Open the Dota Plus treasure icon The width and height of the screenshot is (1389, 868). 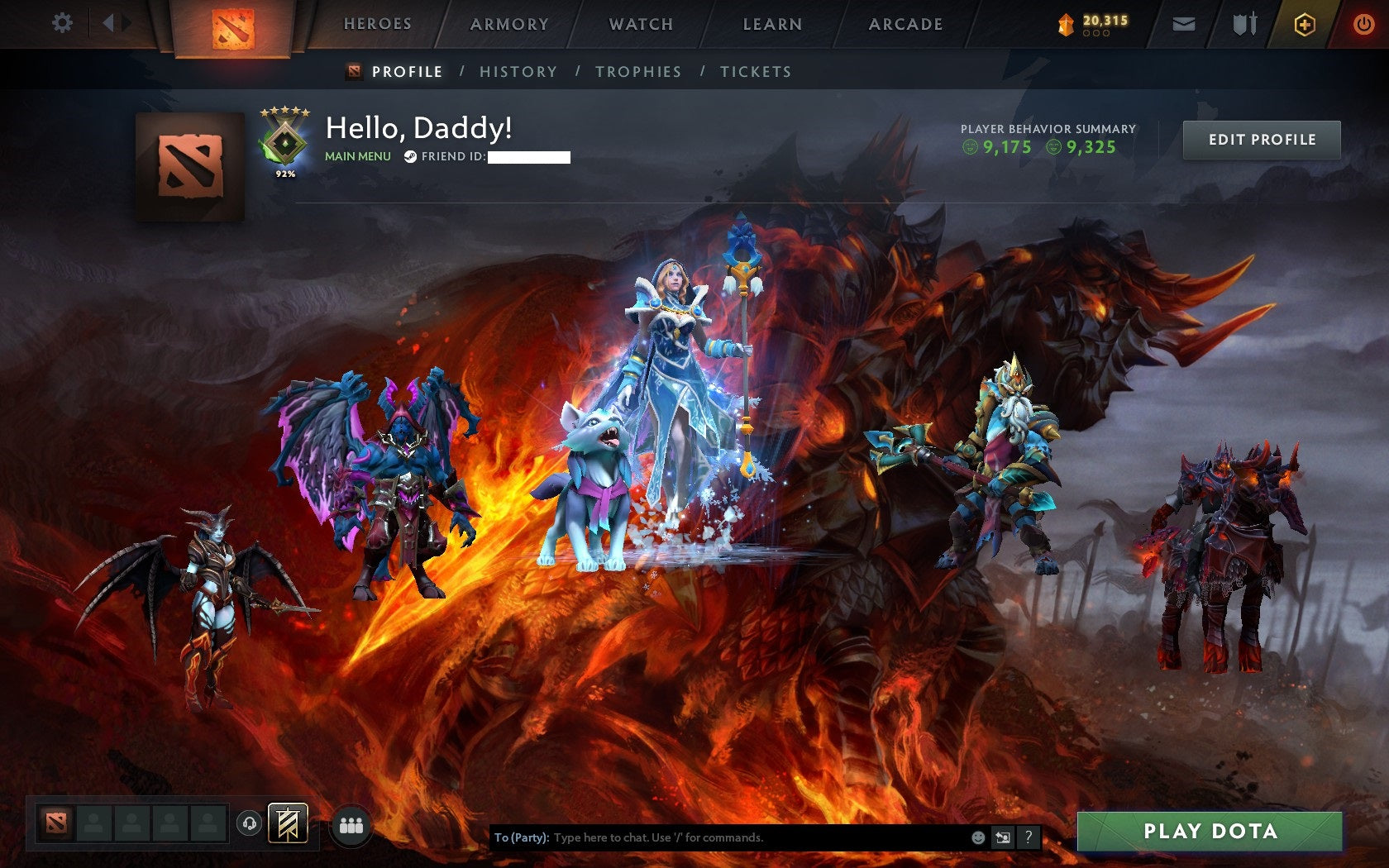coord(1306,24)
